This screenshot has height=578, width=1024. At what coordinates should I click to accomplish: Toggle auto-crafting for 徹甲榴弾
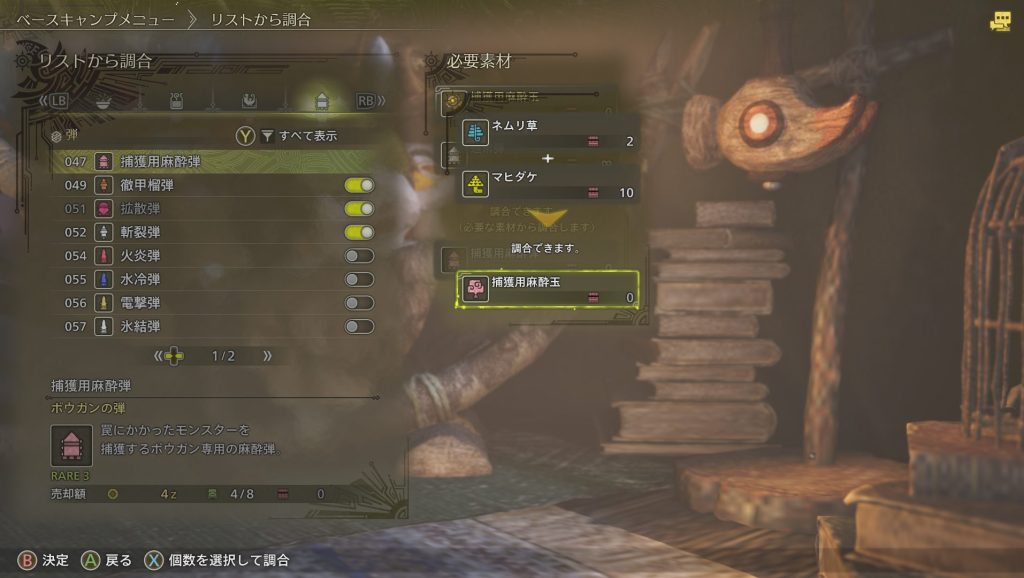pyautogui.click(x=359, y=185)
